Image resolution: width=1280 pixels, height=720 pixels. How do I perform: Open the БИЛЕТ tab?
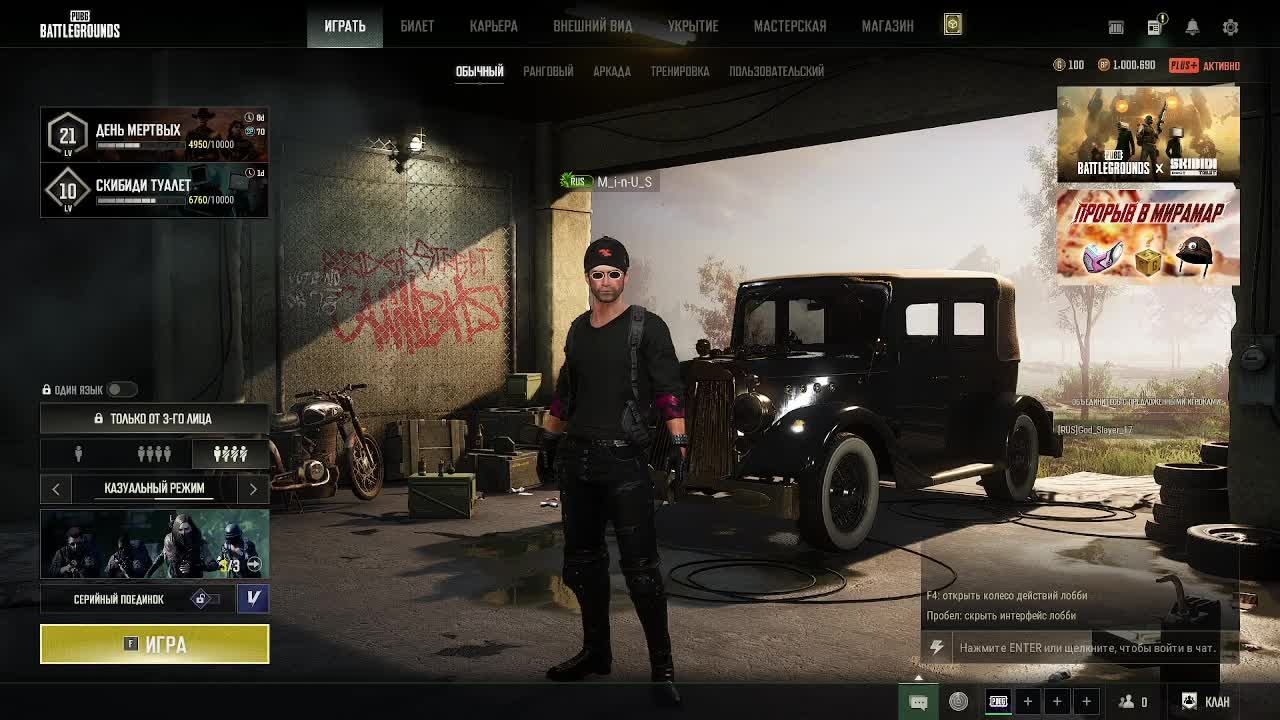(417, 26)
